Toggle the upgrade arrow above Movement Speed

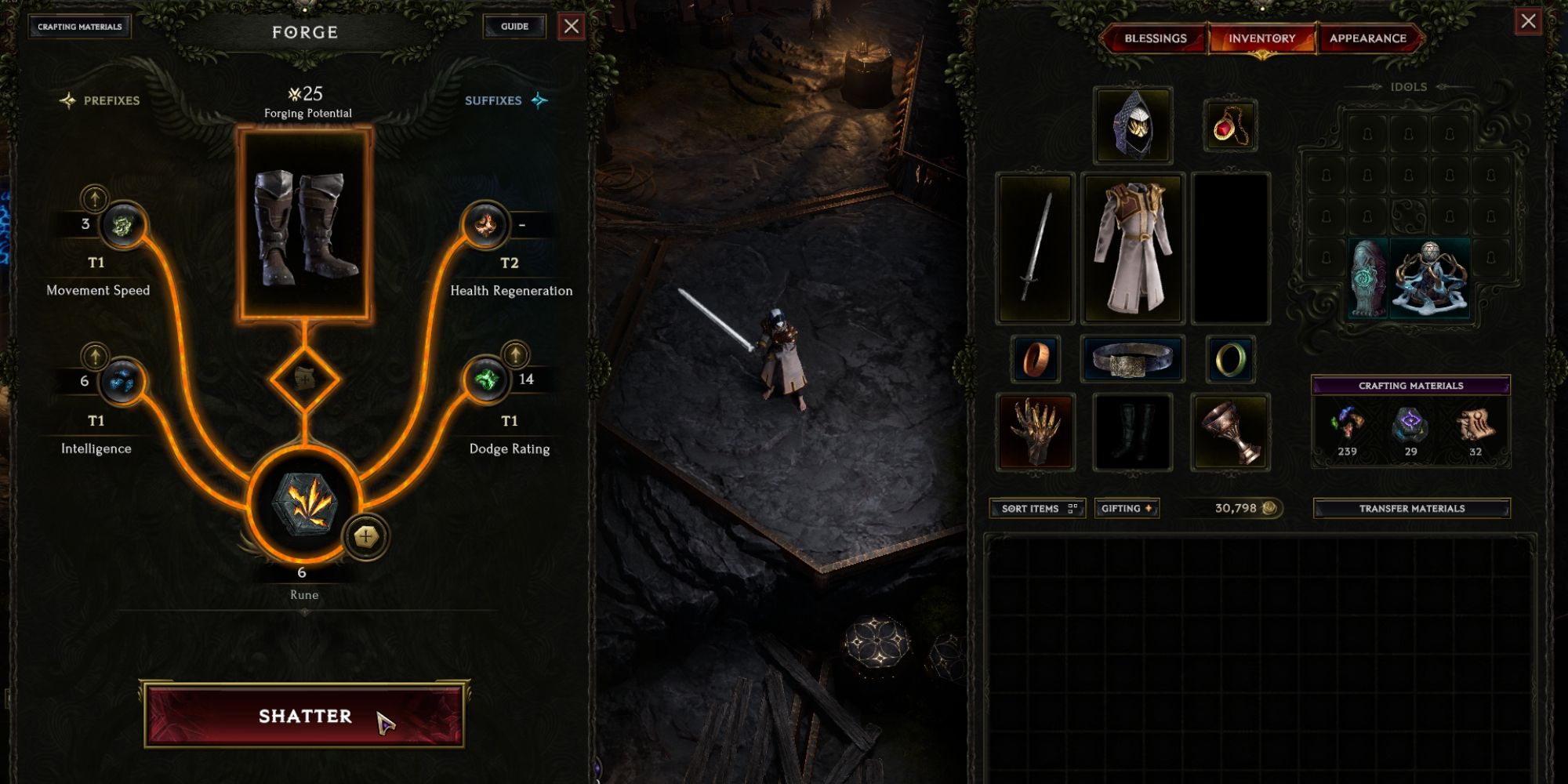coord(94,197)
